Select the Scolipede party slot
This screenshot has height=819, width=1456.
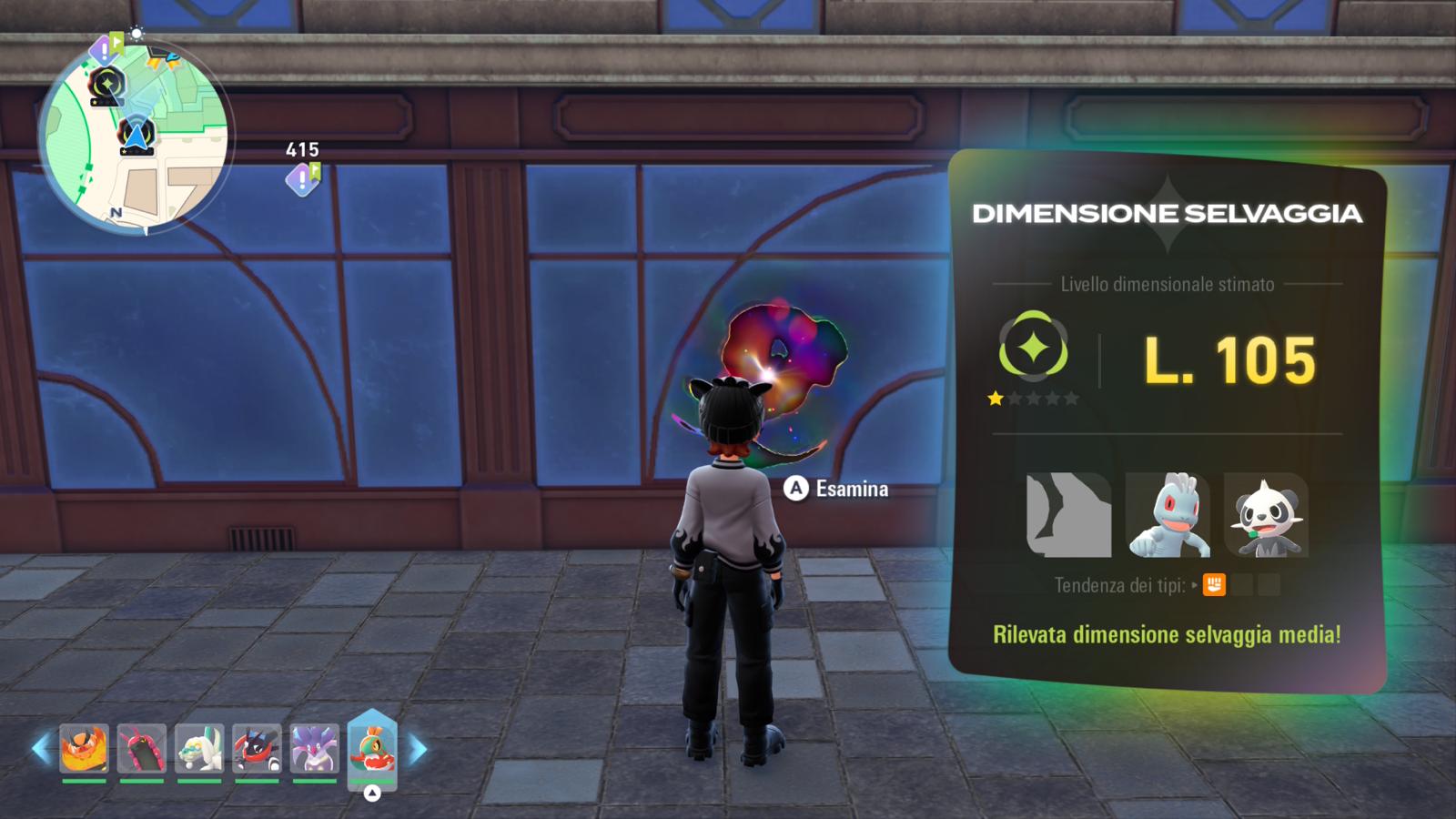click(142, 748)
